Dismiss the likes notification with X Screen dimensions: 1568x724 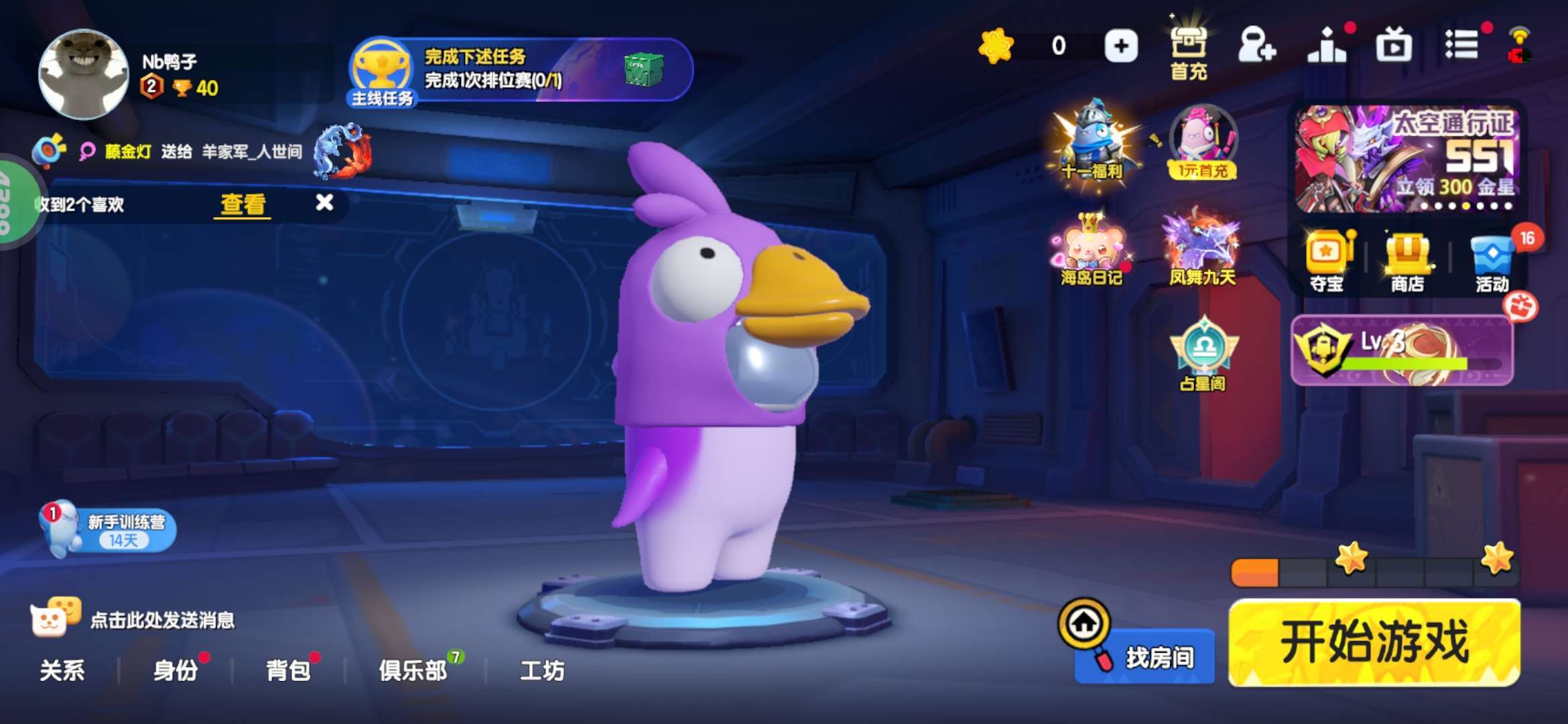tap(324, 202)
